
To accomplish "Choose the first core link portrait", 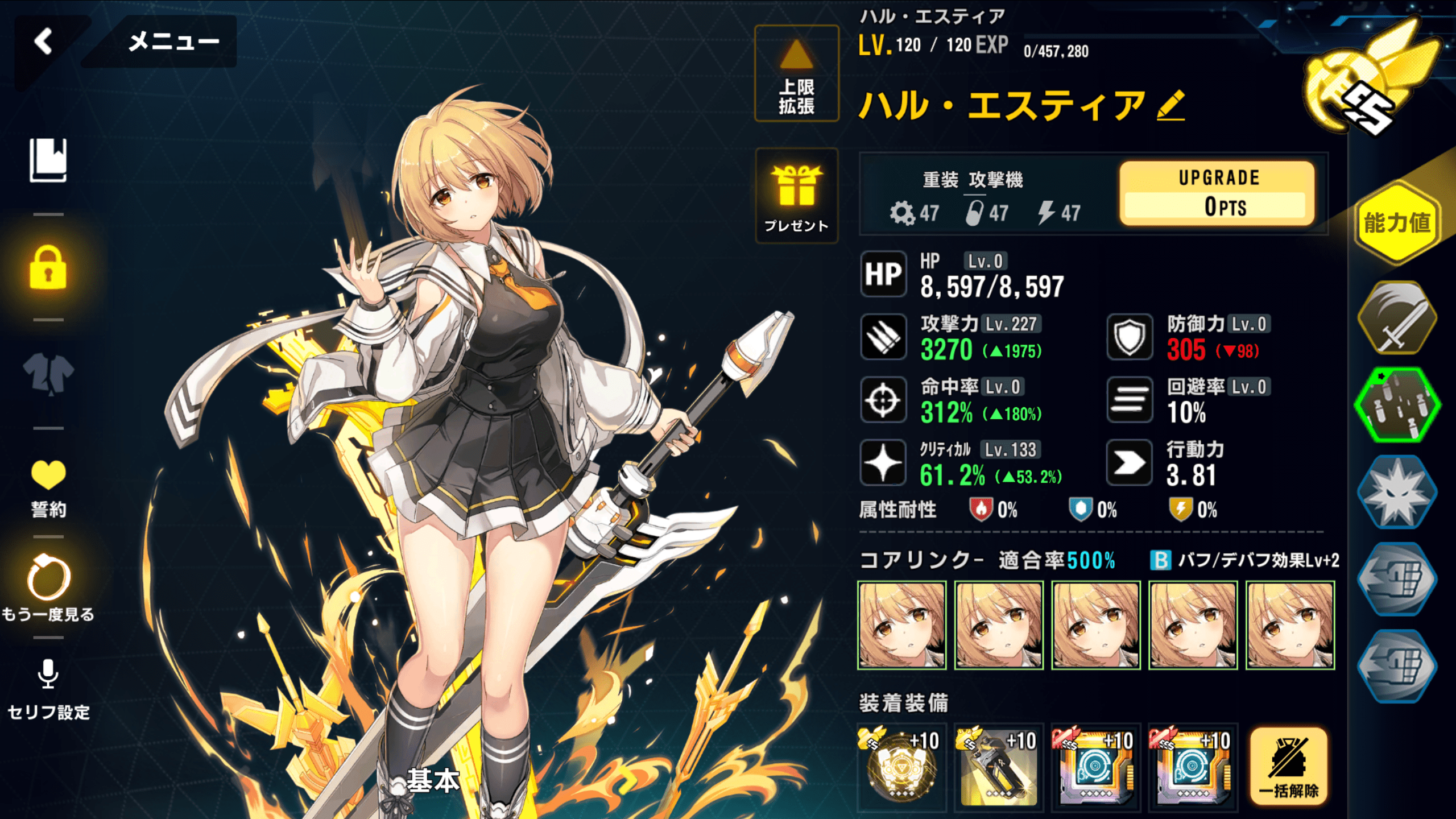I will click(902, 625).
